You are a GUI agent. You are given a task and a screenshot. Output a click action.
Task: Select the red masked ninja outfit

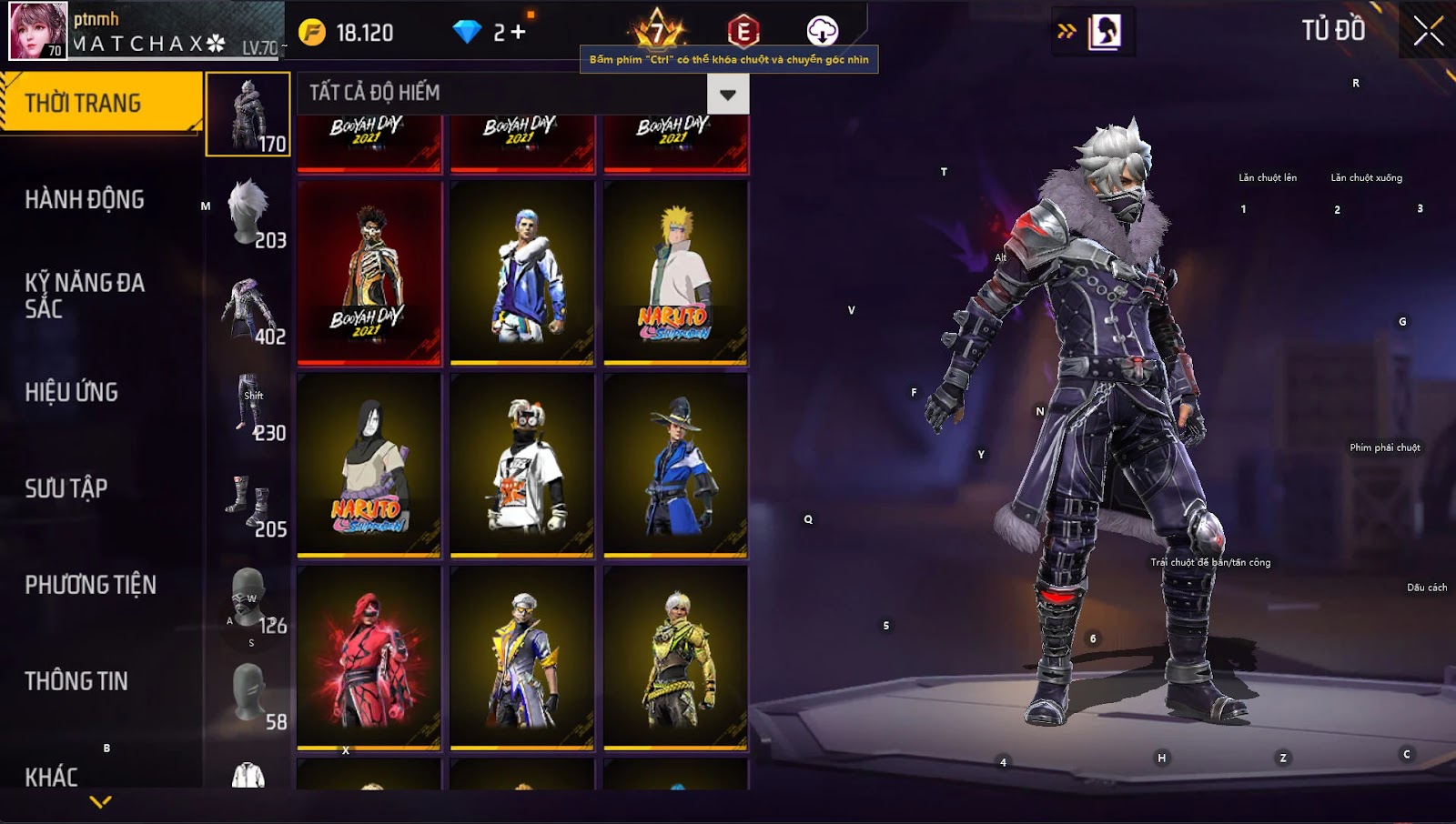(369, 658)
